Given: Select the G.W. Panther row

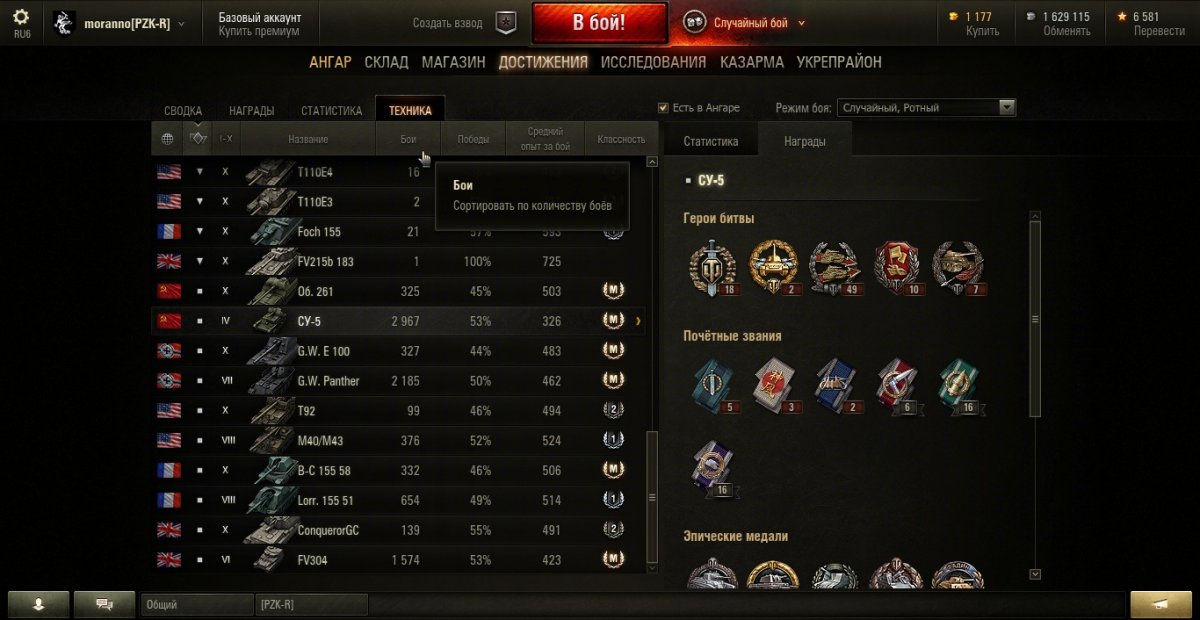Looking at the screenshot, I should (400, 381).
